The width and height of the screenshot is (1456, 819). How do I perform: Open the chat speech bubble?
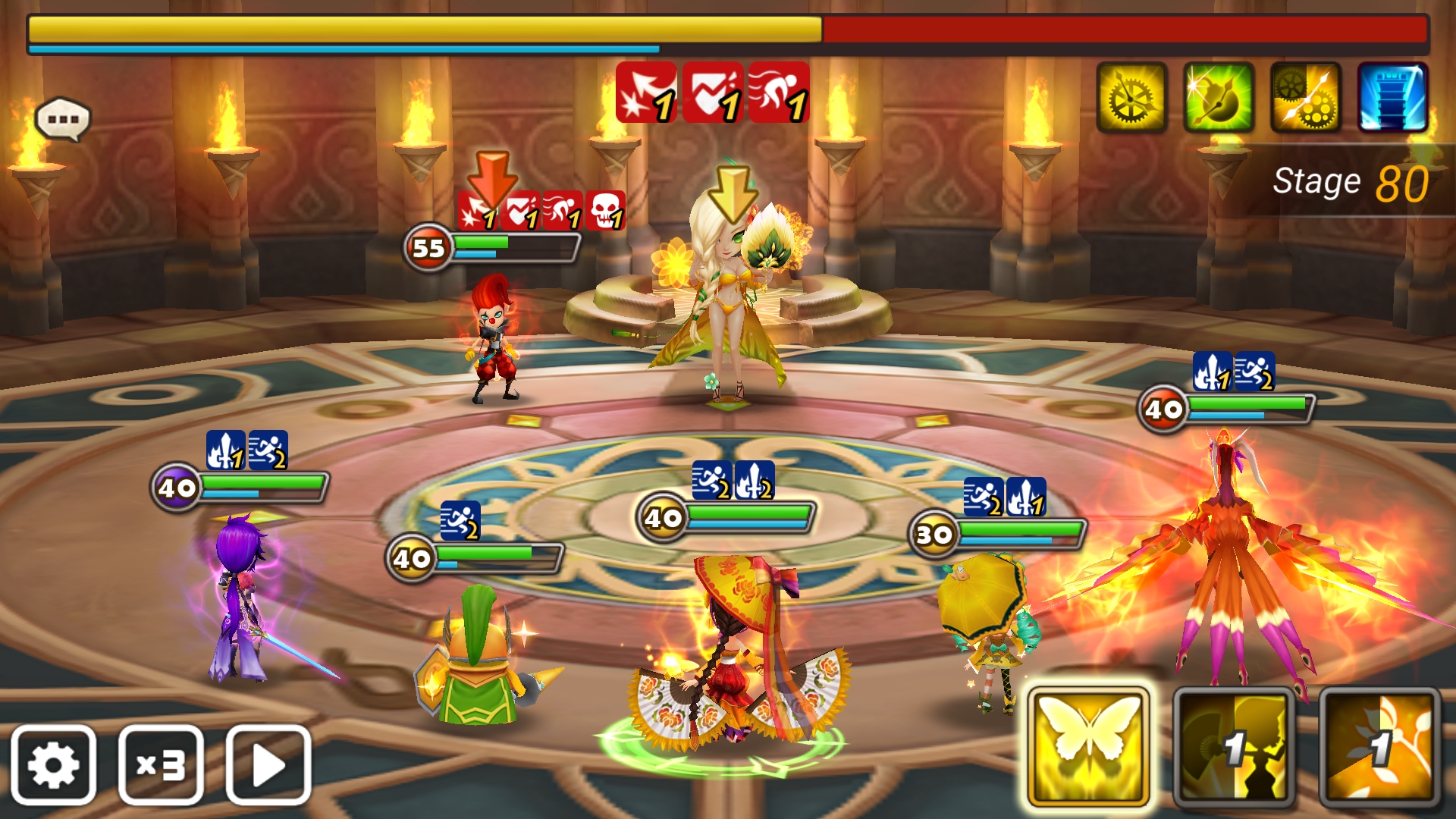tap(63, 119)
